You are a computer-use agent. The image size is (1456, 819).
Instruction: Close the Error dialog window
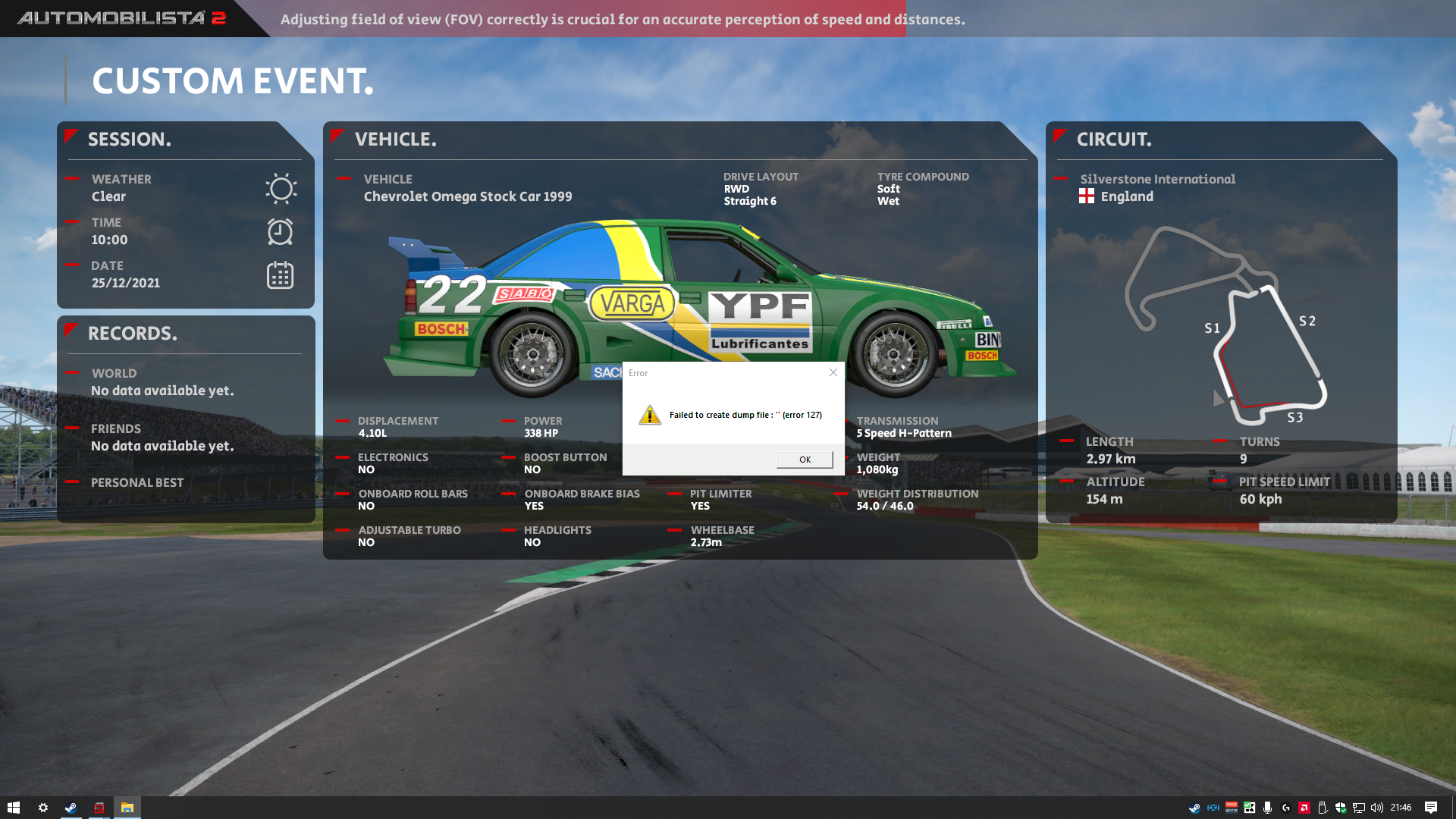(x=833, y=372)
